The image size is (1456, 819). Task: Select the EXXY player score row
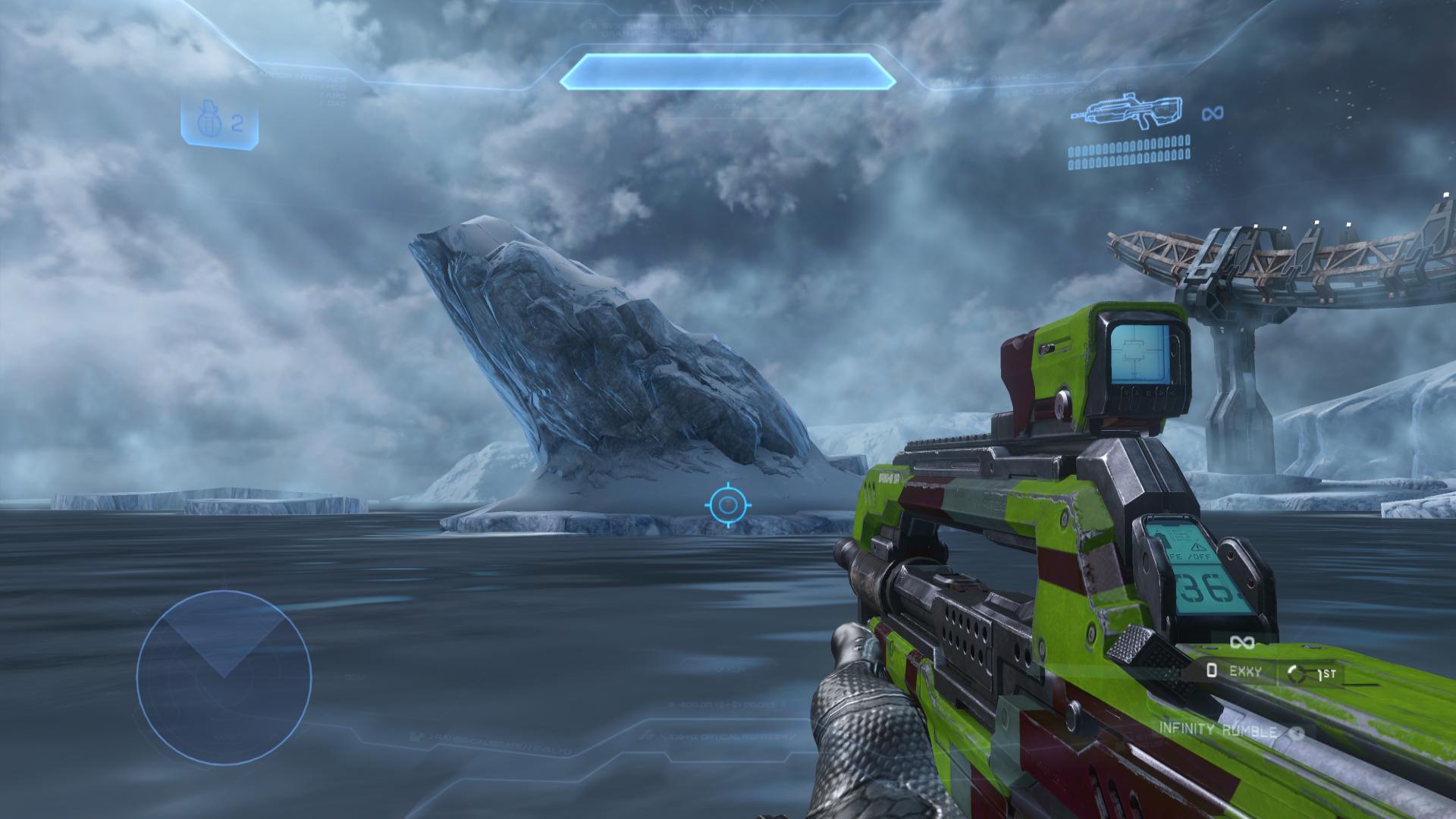(1236, 671)
